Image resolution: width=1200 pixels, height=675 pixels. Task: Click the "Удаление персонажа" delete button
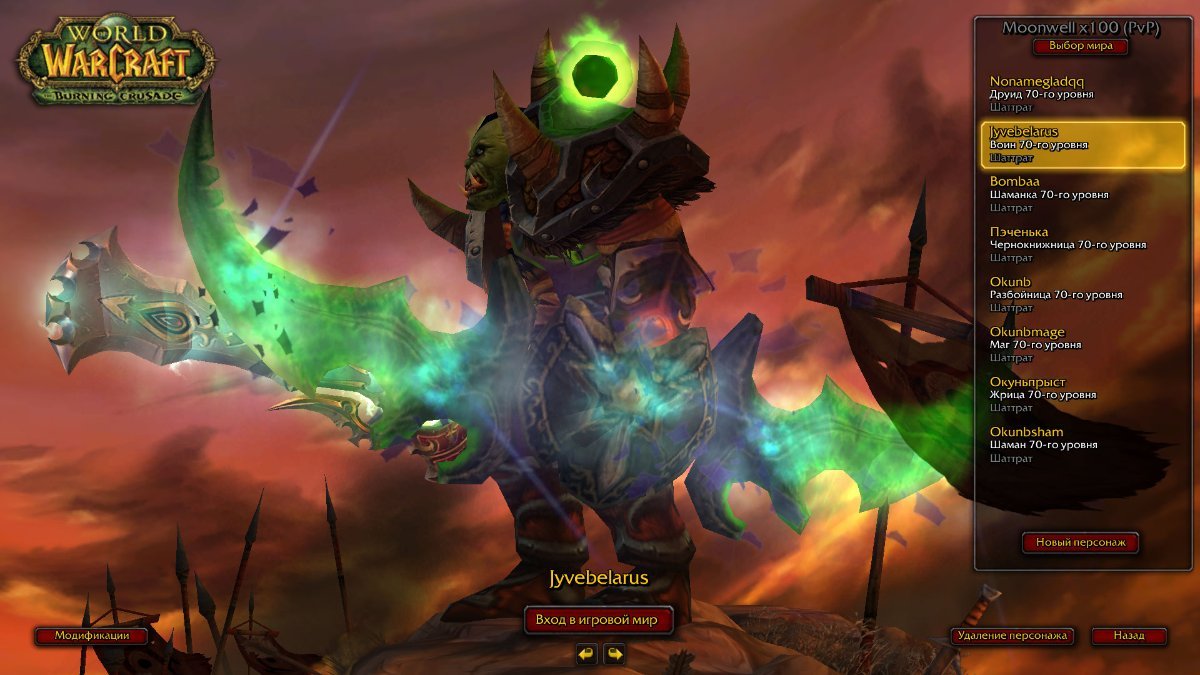[x=1012, y=636]
